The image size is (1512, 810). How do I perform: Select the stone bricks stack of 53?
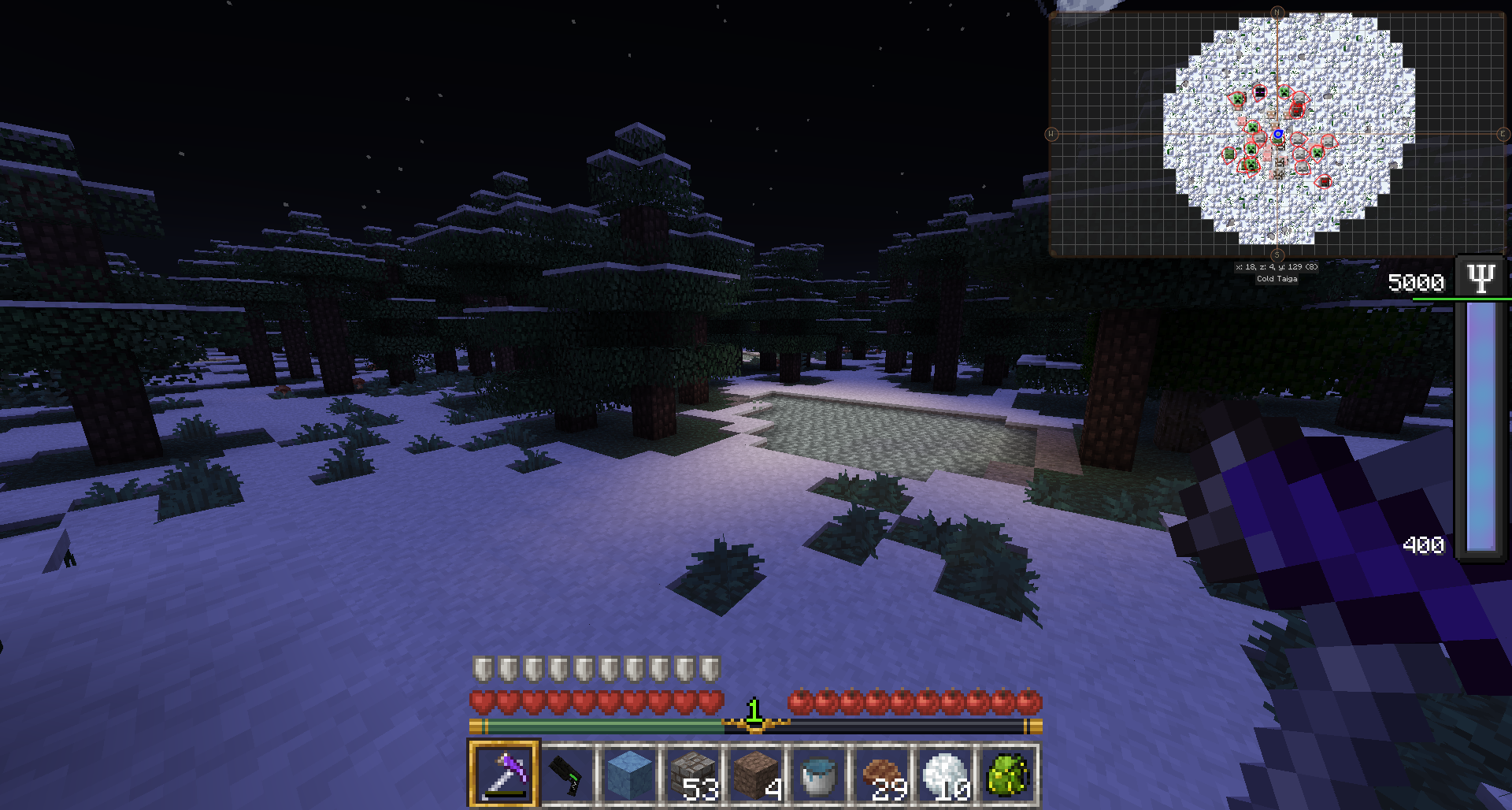click(x=693, y=774)
